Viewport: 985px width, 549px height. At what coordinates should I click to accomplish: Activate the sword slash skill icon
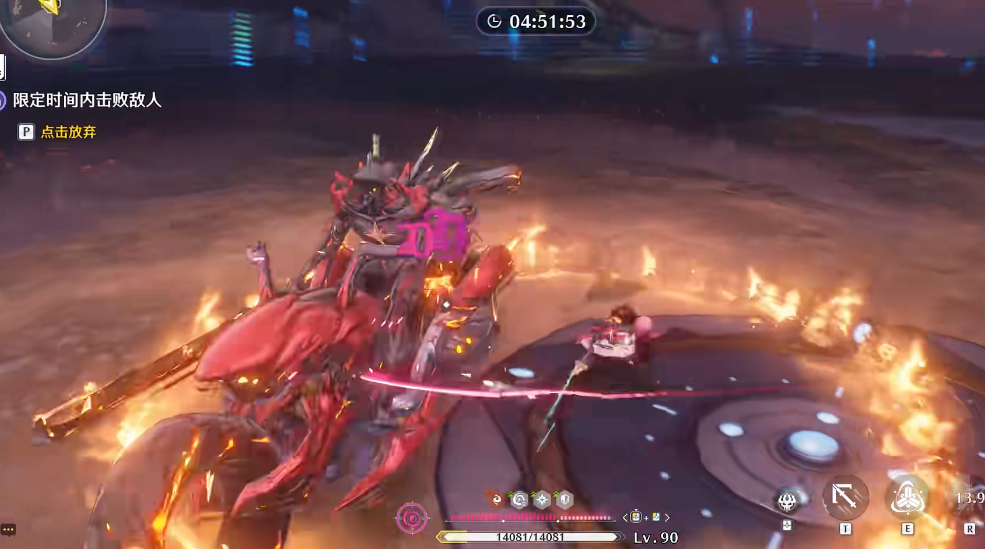coord(845,496)
